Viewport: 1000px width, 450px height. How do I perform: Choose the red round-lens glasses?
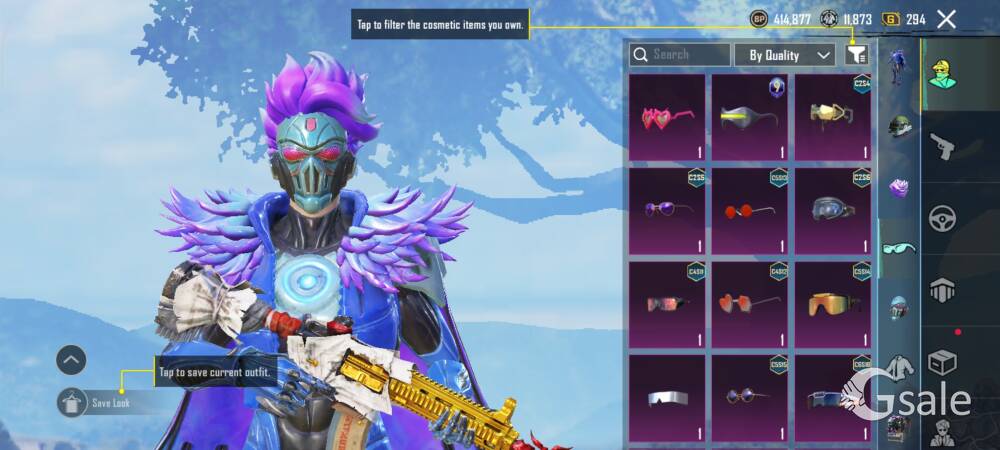pos(750,211)
